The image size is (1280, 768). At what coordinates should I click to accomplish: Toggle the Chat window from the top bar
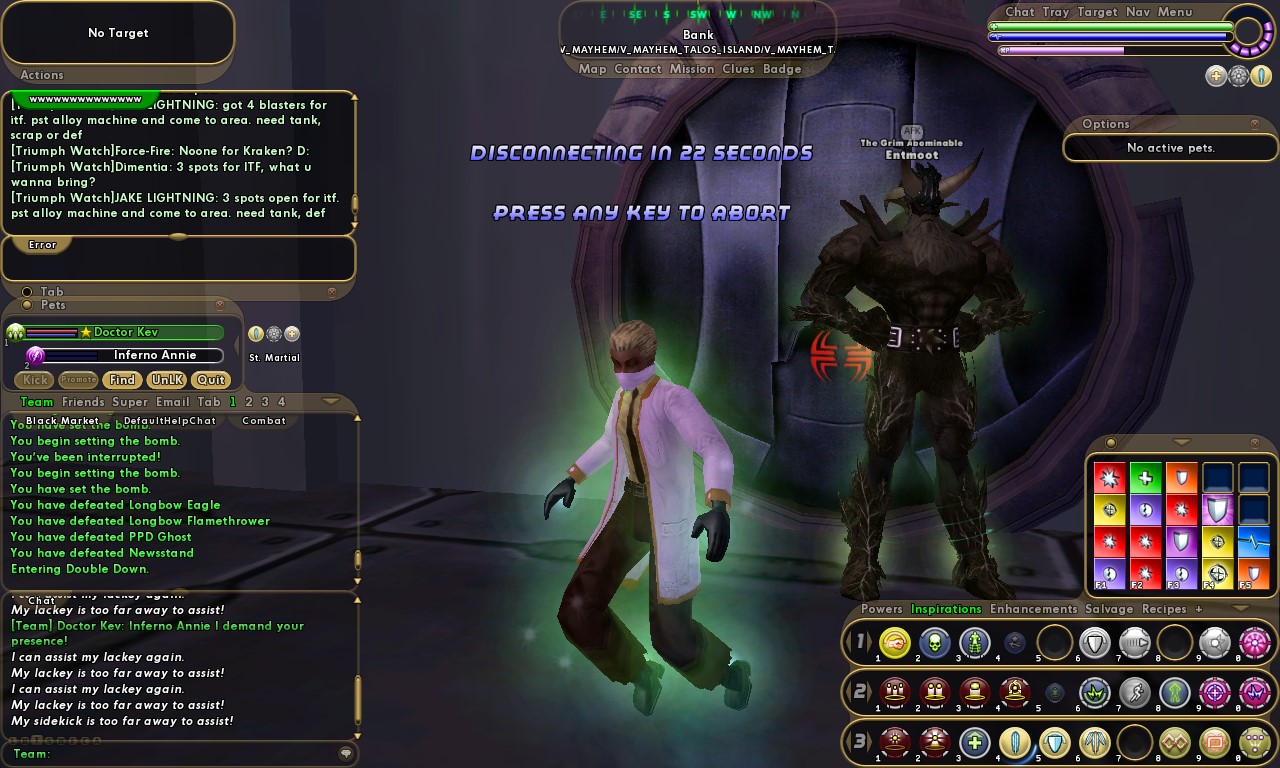pyautogui.click(x=1020, y=12)
